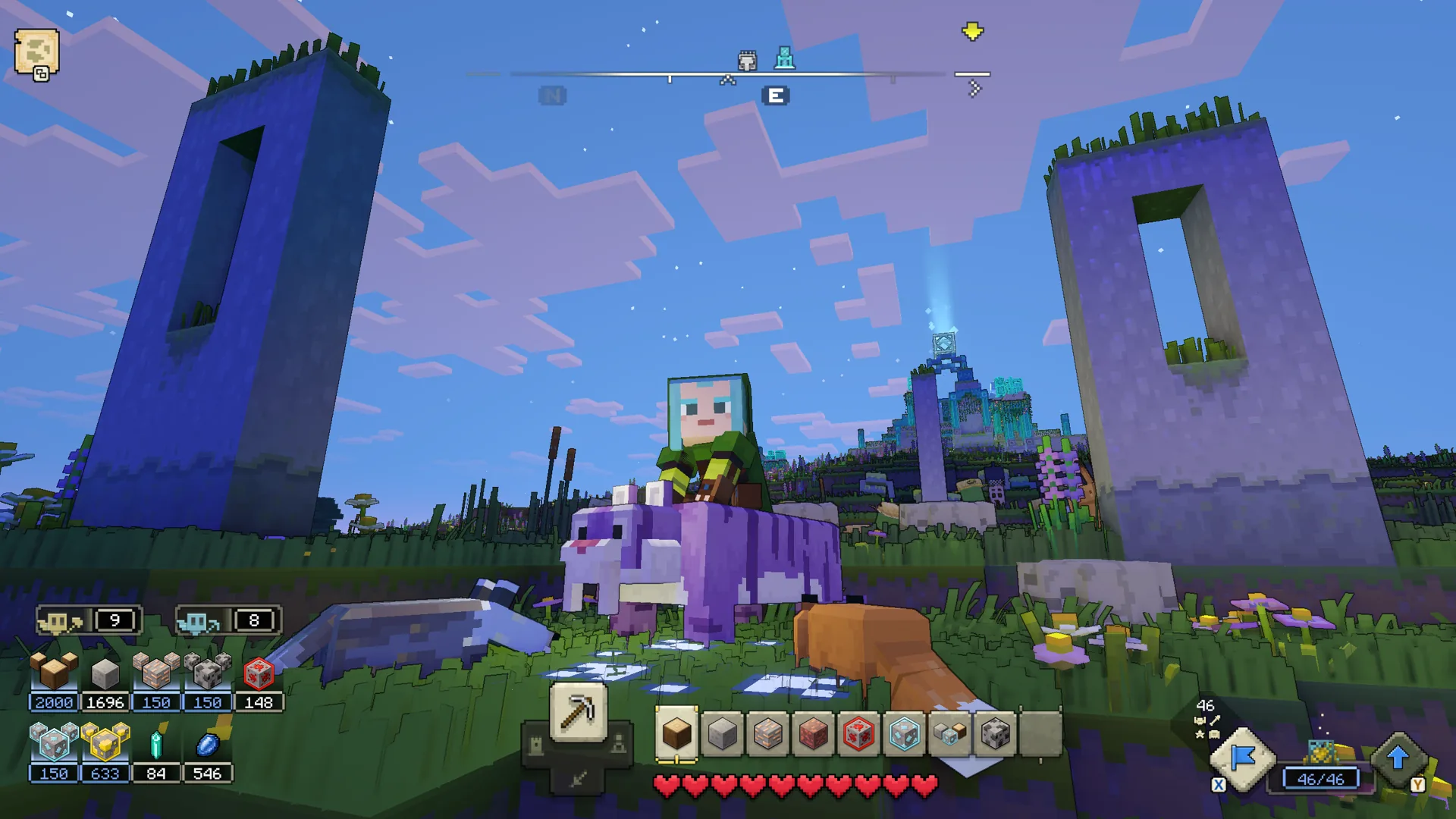
Task: Select the stone block hotbar slot
Action: tap(723, 733)
